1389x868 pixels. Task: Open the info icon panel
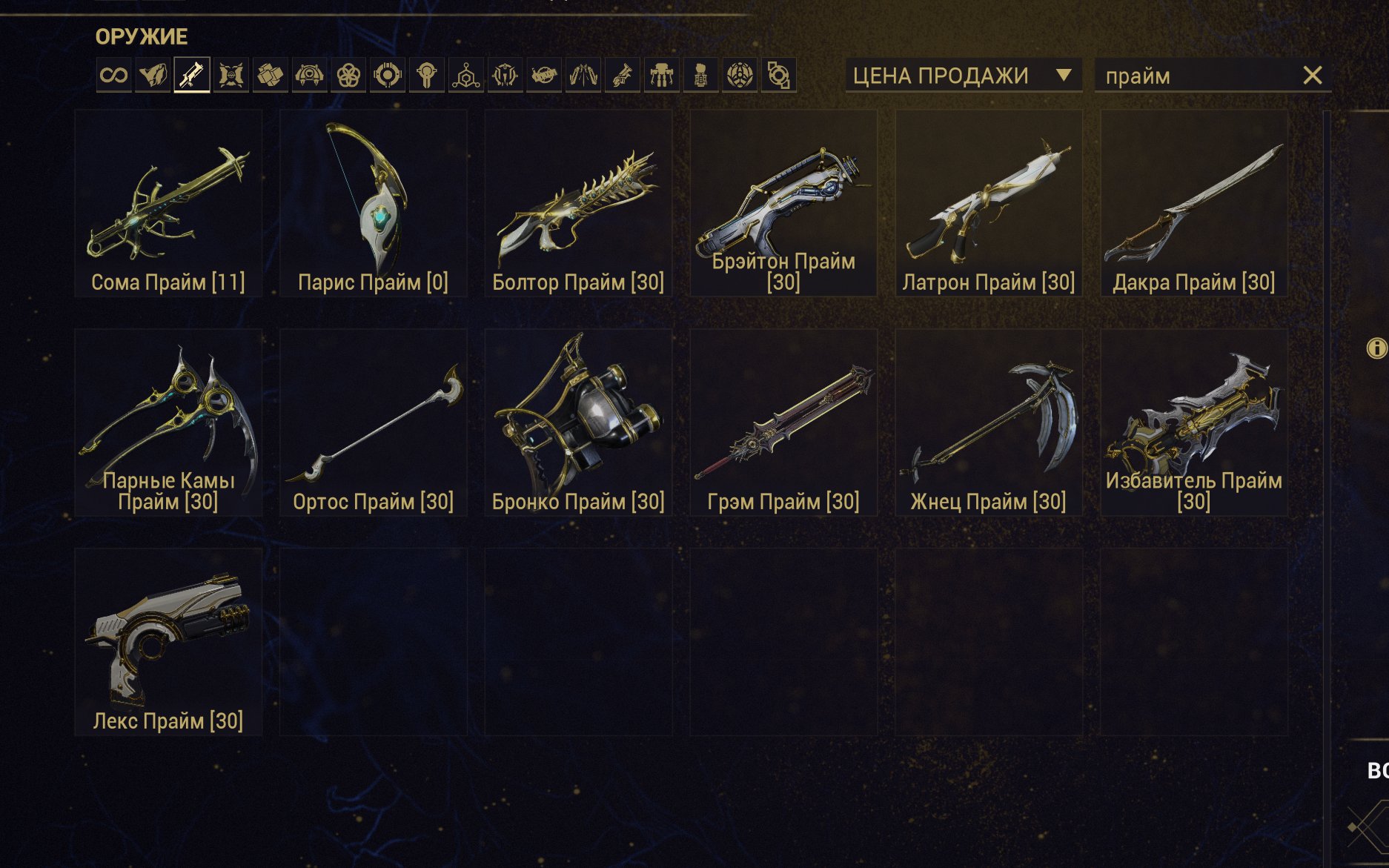[1376, 348]
